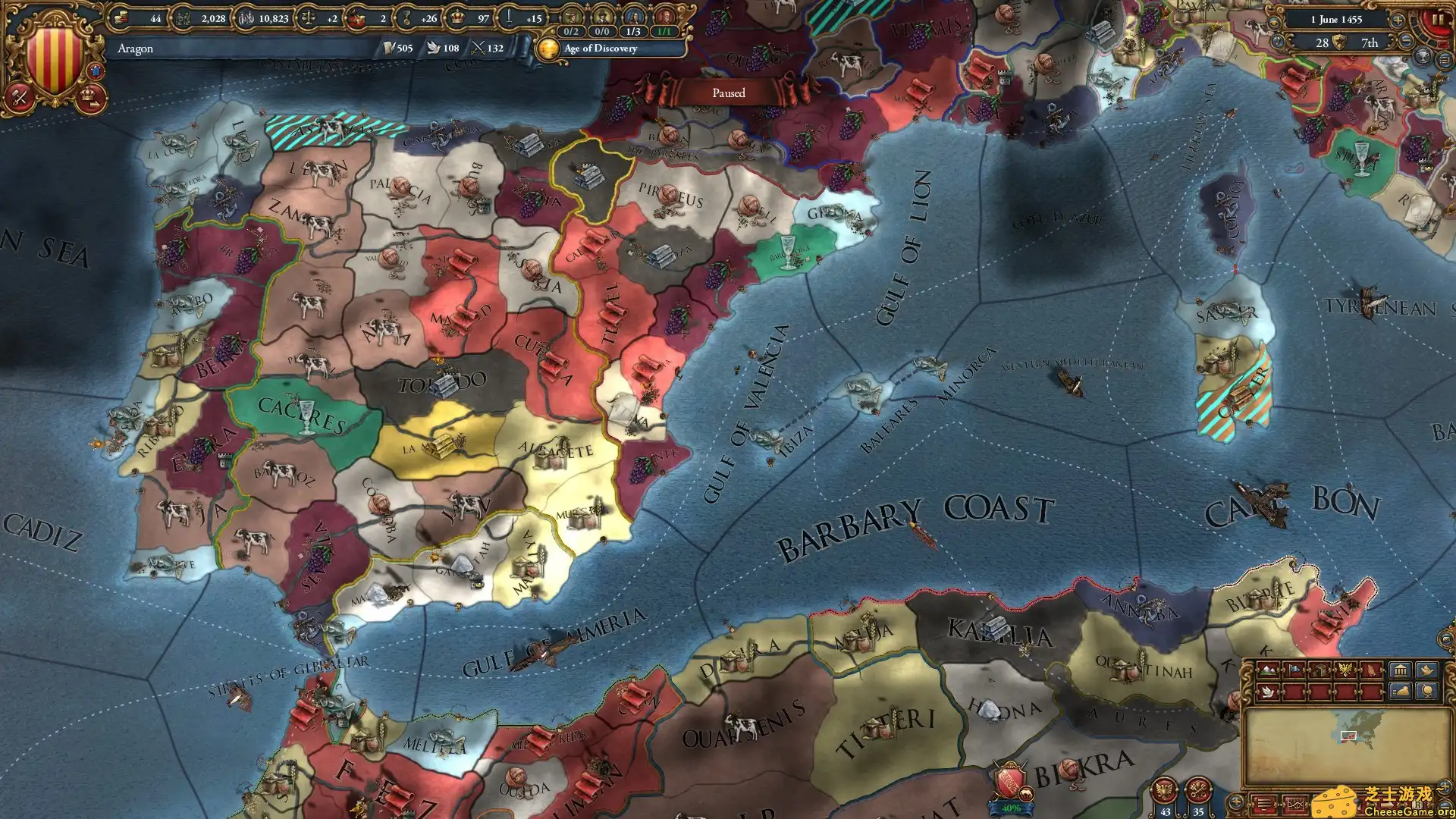
Task: Increase game speed with the plus button
Action: (1398, 20)
